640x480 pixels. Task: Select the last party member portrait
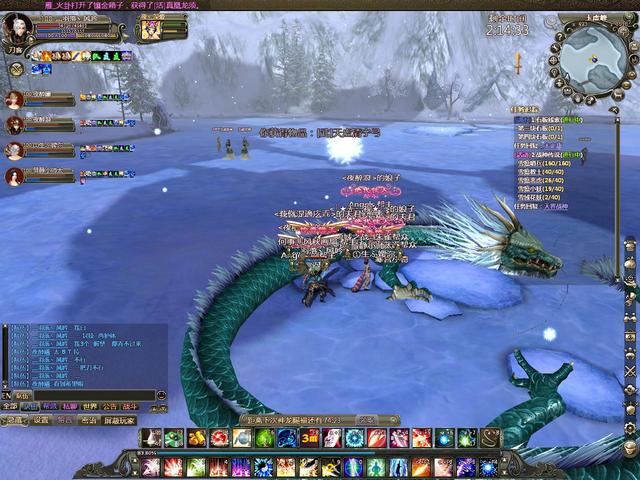pos(14,177)
